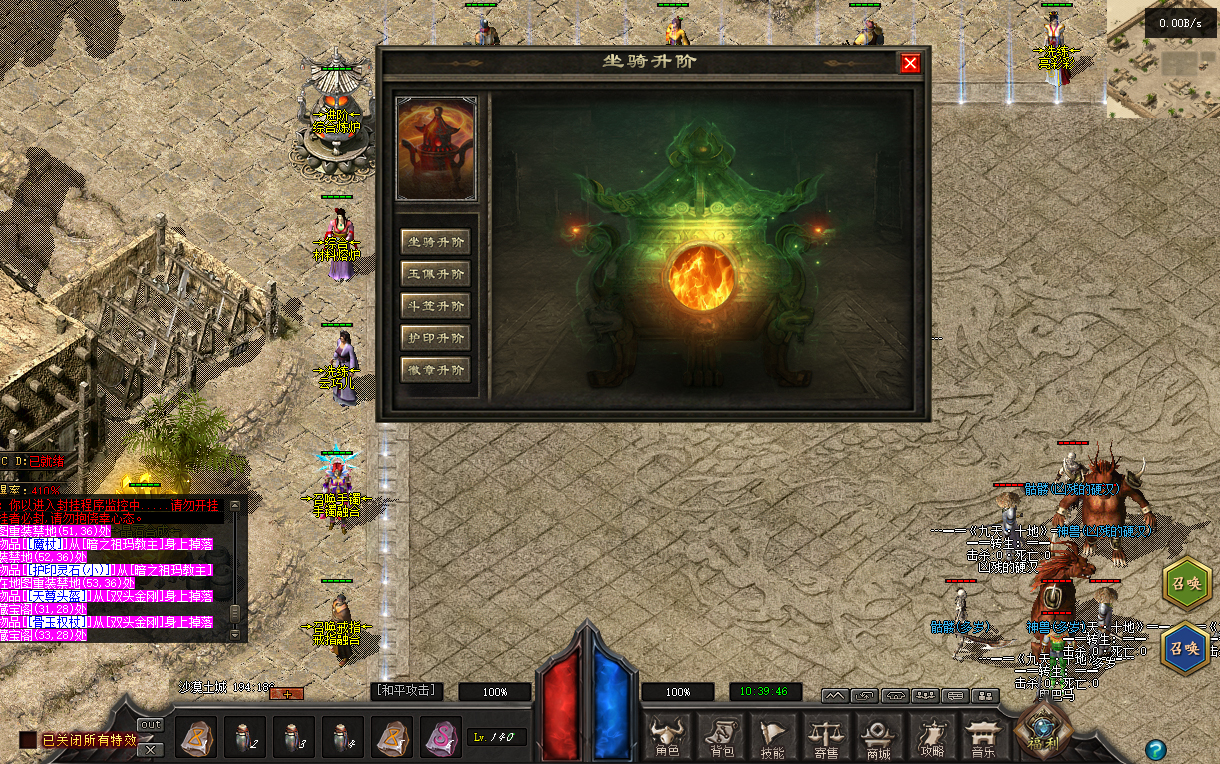Open the 寄售 consignment market
This screenshot has width=1220, height=764.
click(825, 738)
